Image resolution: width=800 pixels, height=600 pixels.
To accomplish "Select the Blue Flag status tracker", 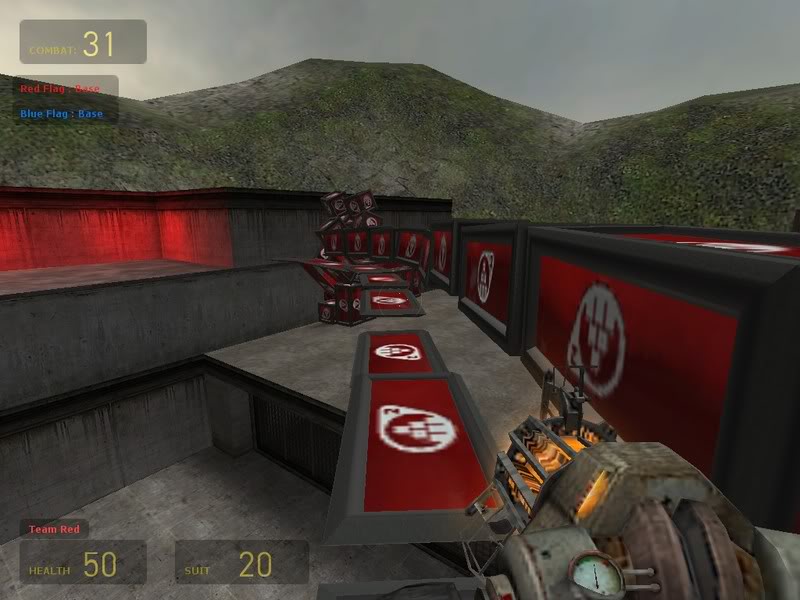I will click(x=62, y=113).
